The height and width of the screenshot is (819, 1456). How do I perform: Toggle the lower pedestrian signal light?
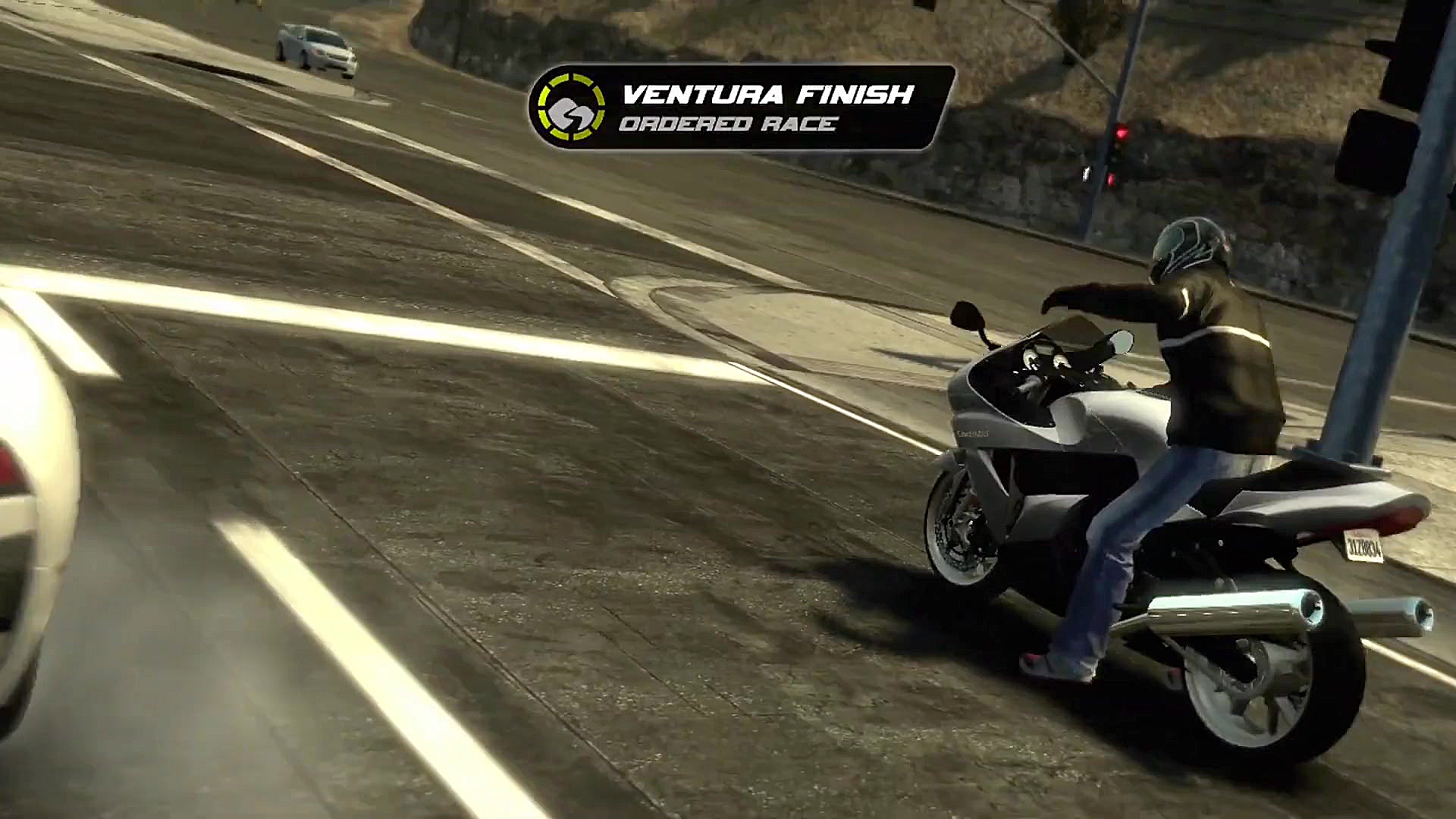tap(1111, 180)
